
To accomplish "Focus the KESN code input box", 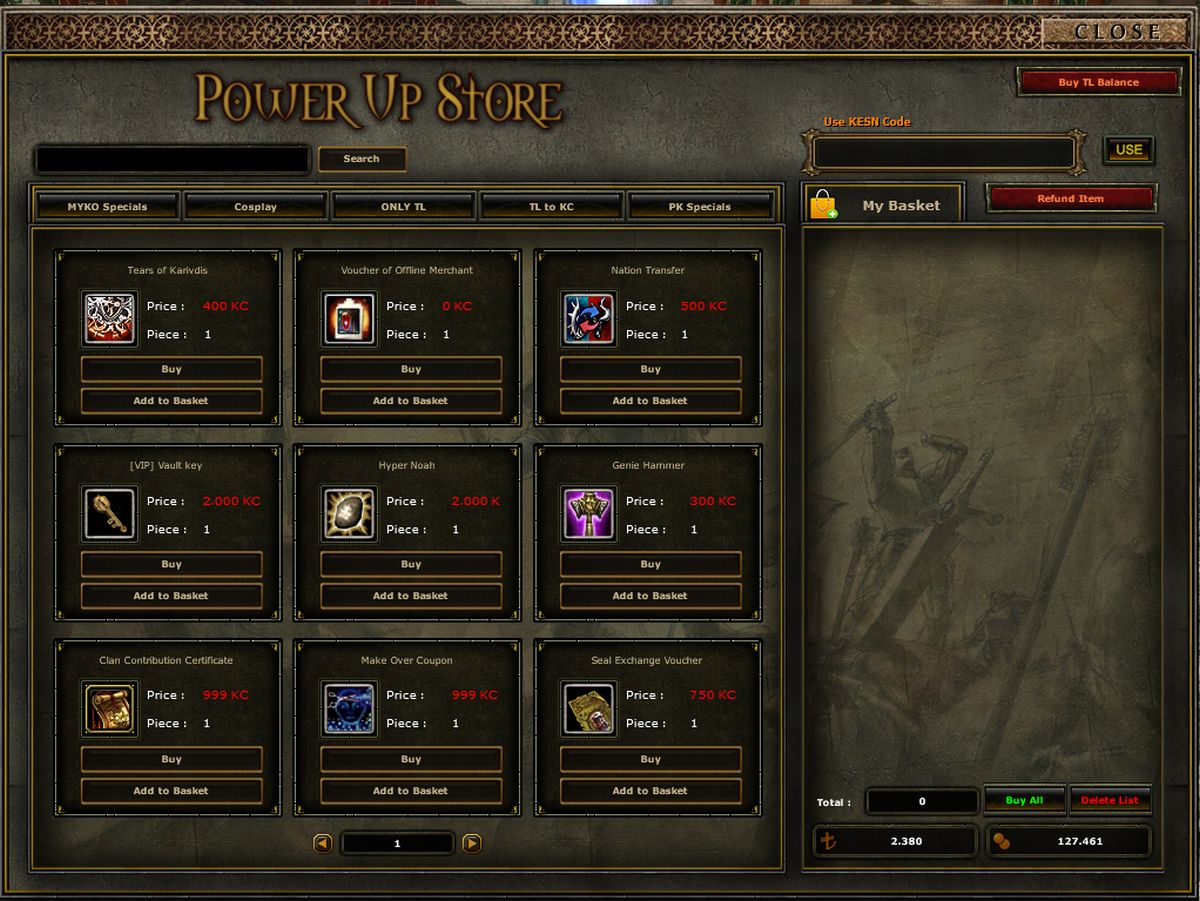I will [943, 153].
